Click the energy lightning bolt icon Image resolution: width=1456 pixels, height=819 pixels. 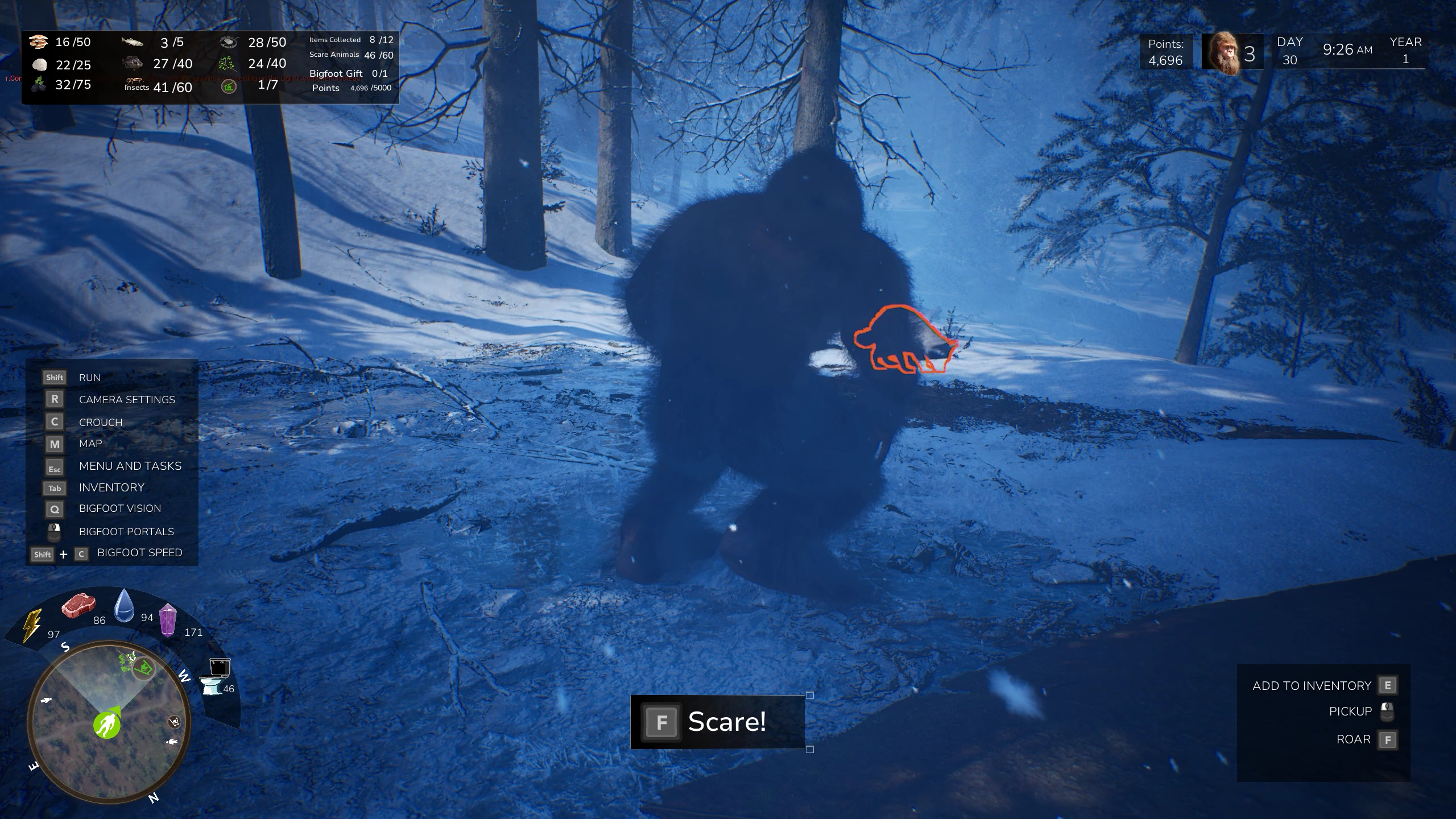31,624
